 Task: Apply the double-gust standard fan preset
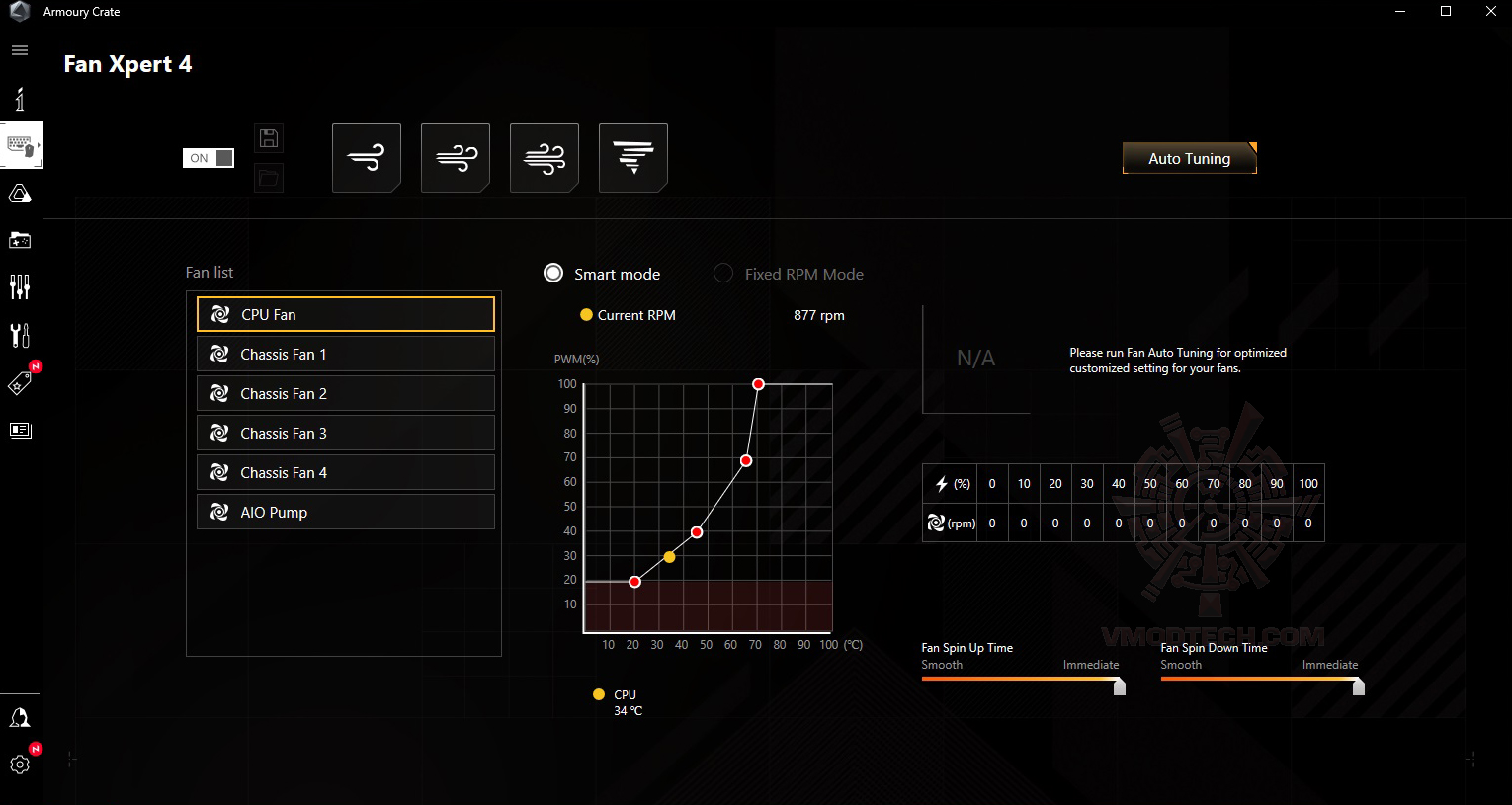click(456, 158)
